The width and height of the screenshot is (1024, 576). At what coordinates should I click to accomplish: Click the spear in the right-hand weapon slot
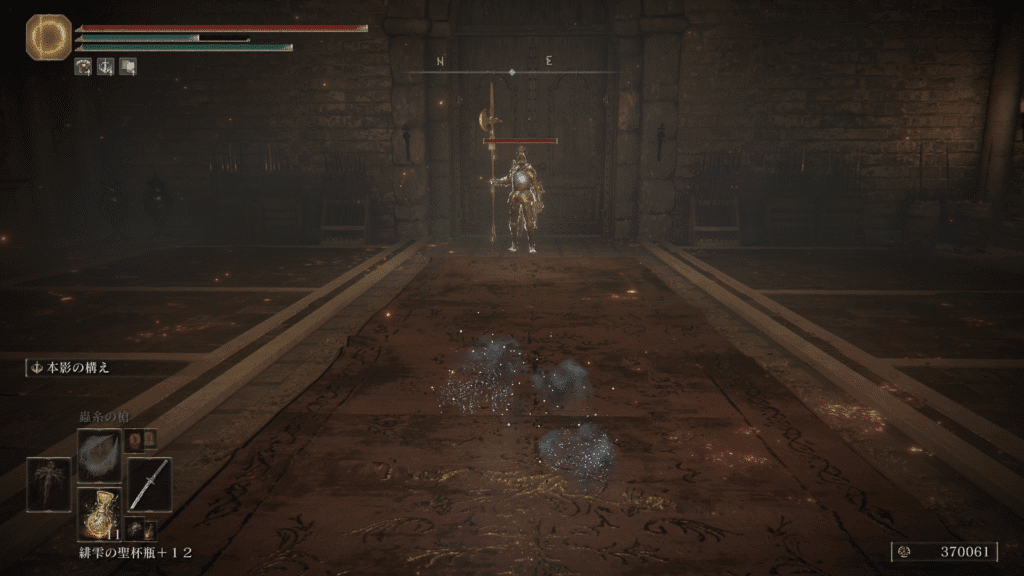point(149,484)
